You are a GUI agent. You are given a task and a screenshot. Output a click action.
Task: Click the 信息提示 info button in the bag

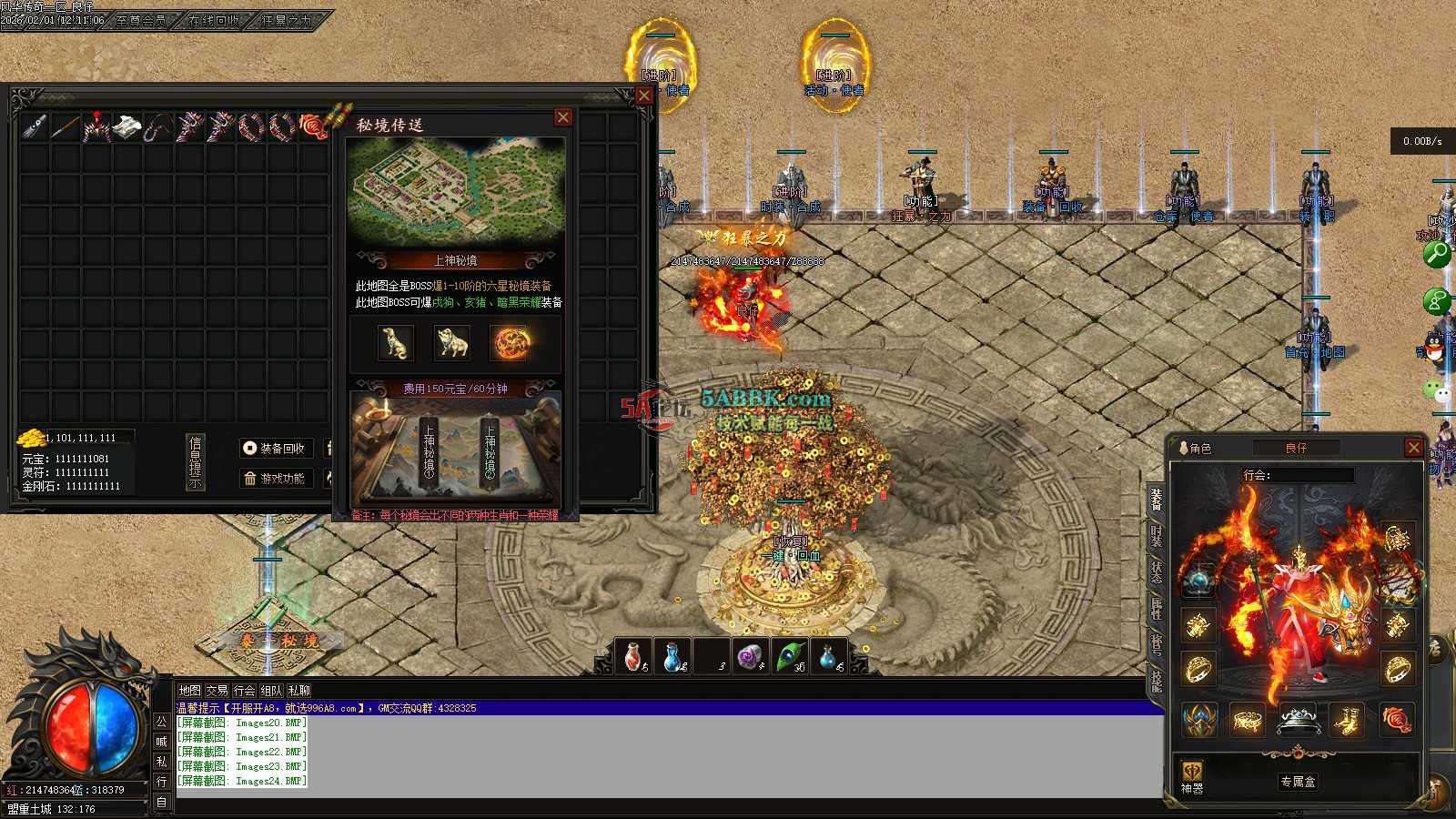point(195,461)
